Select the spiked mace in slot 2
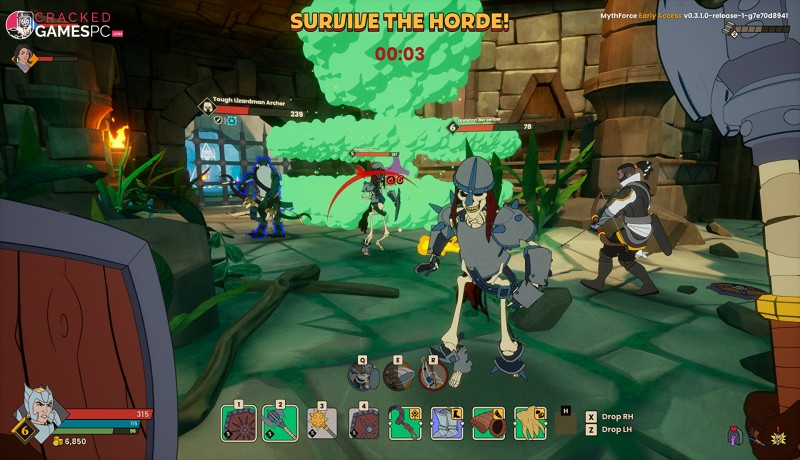The width and height of the screenshot is (800, 460). click(x=281, y=423)
